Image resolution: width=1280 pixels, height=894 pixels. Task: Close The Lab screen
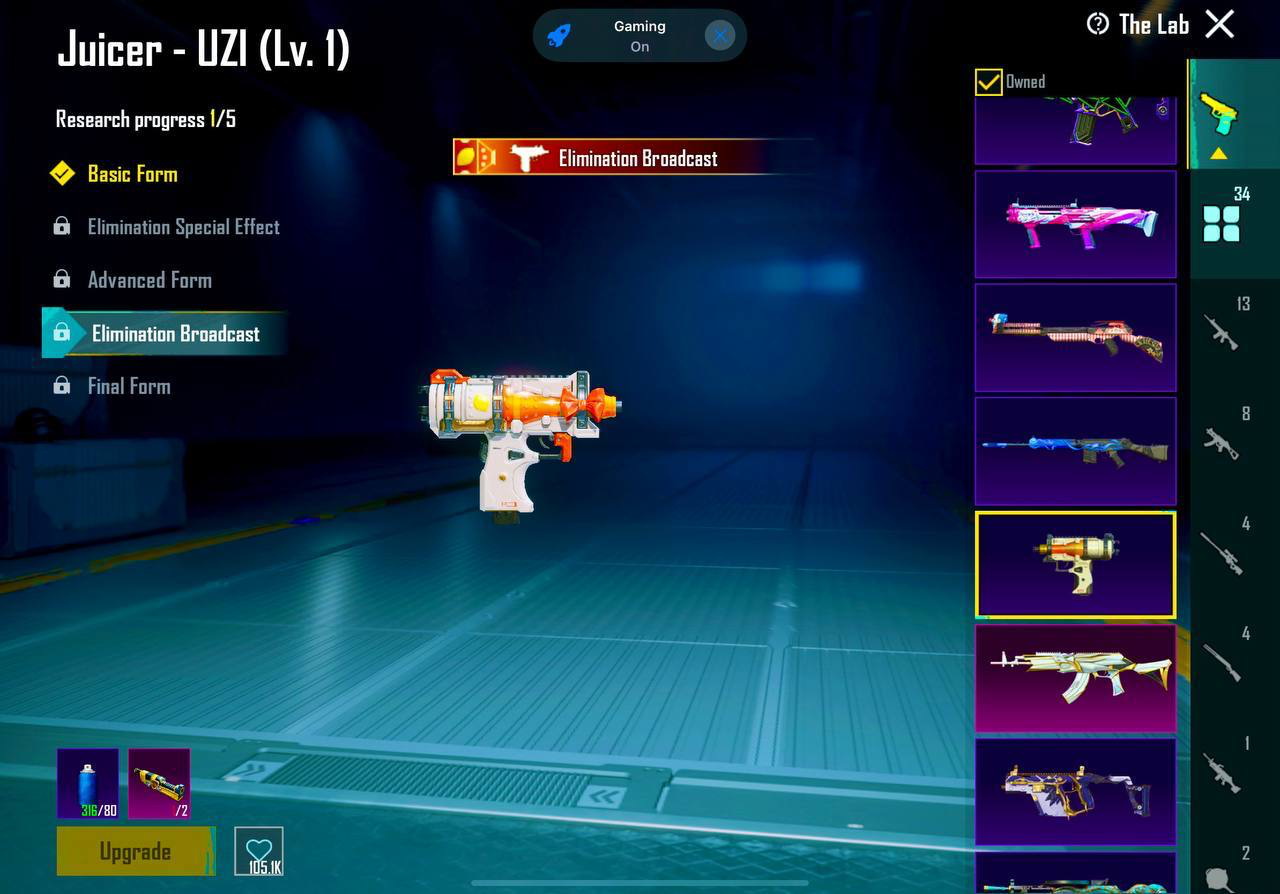coord(1220,24)
